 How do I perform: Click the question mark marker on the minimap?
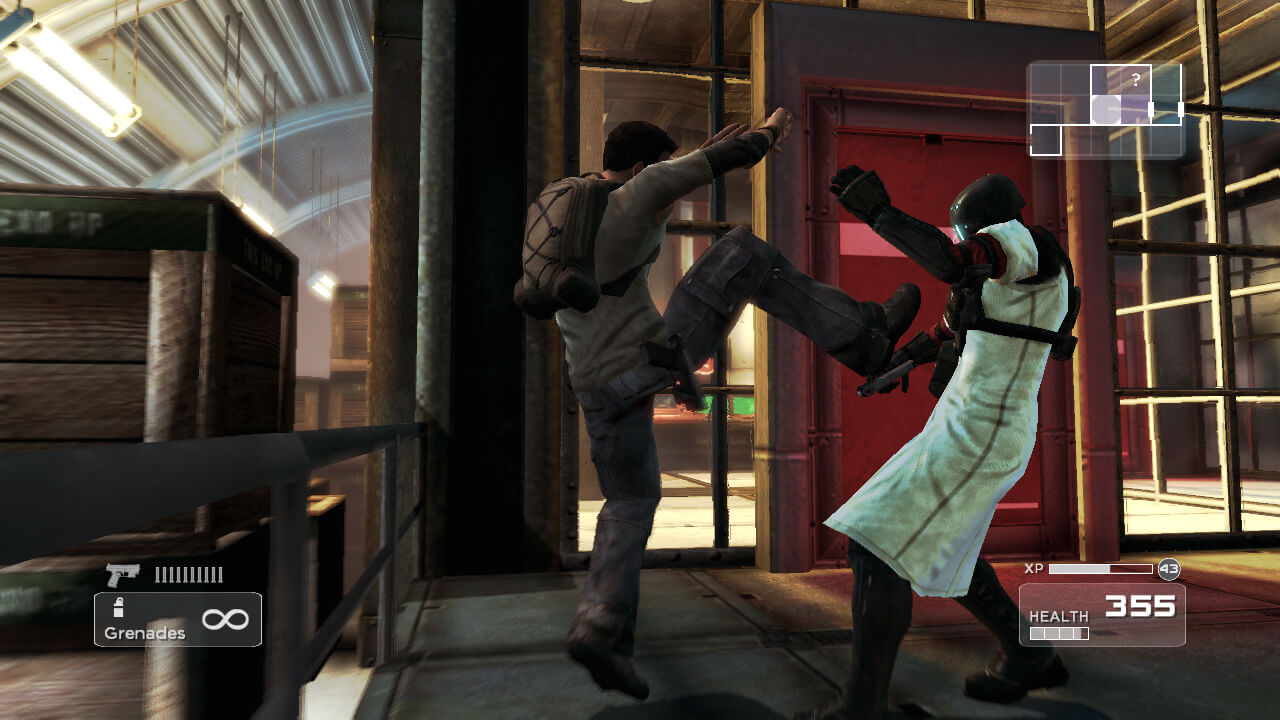1135,78
